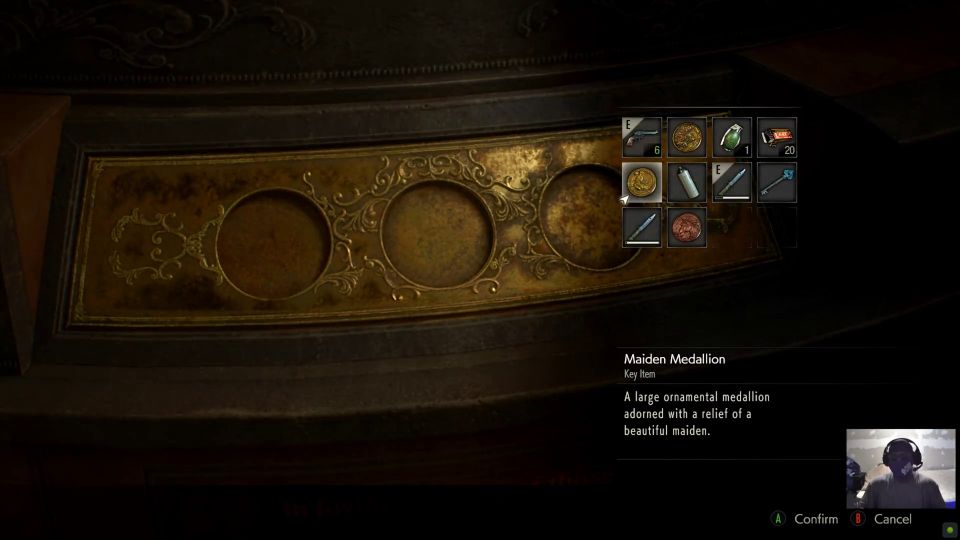Select the ammo box with 20 rounds
The width and height of the screenshot is (960, 540).
[777, 138]
